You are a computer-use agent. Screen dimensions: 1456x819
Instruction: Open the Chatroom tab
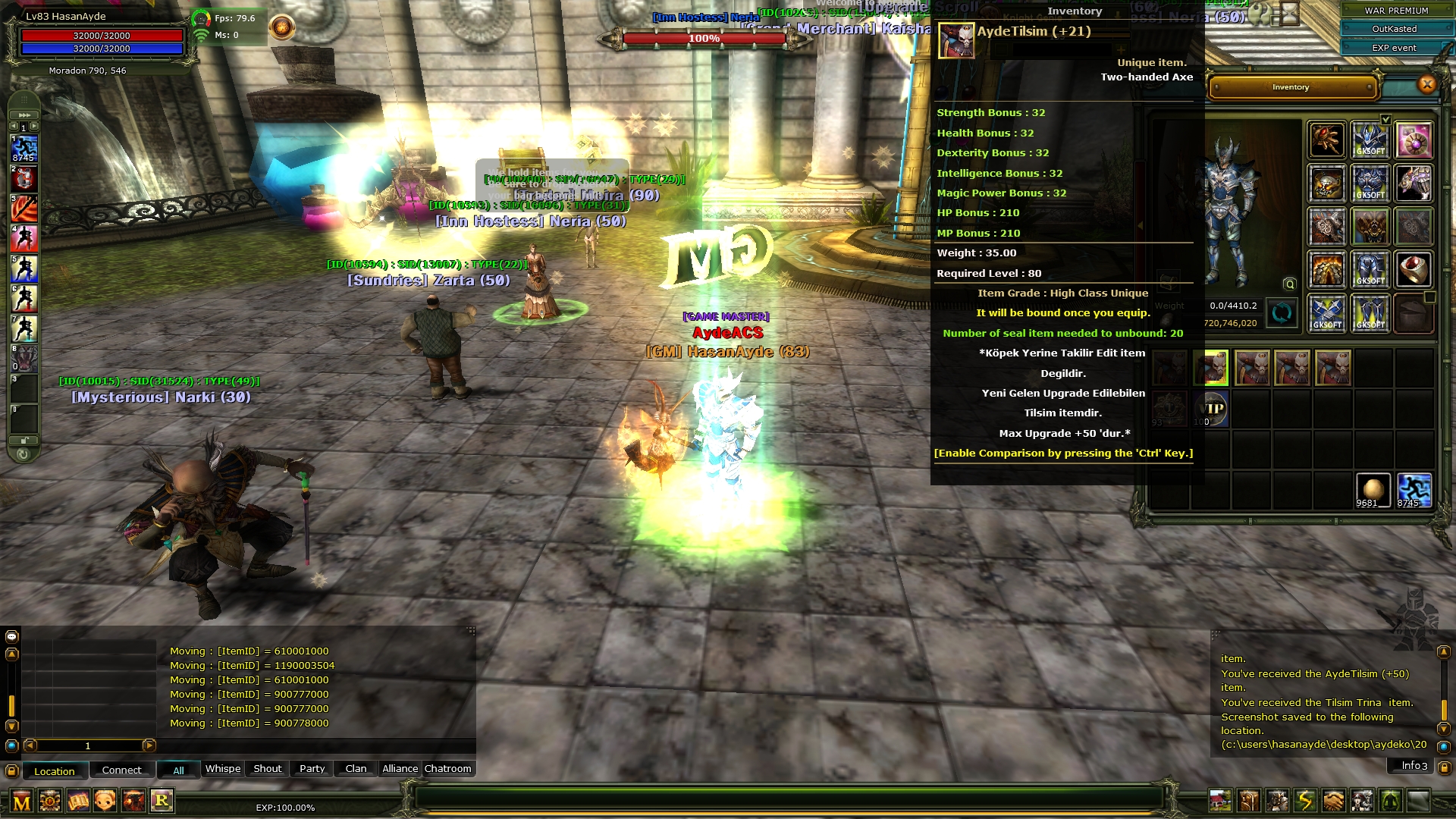click(447, 769)
